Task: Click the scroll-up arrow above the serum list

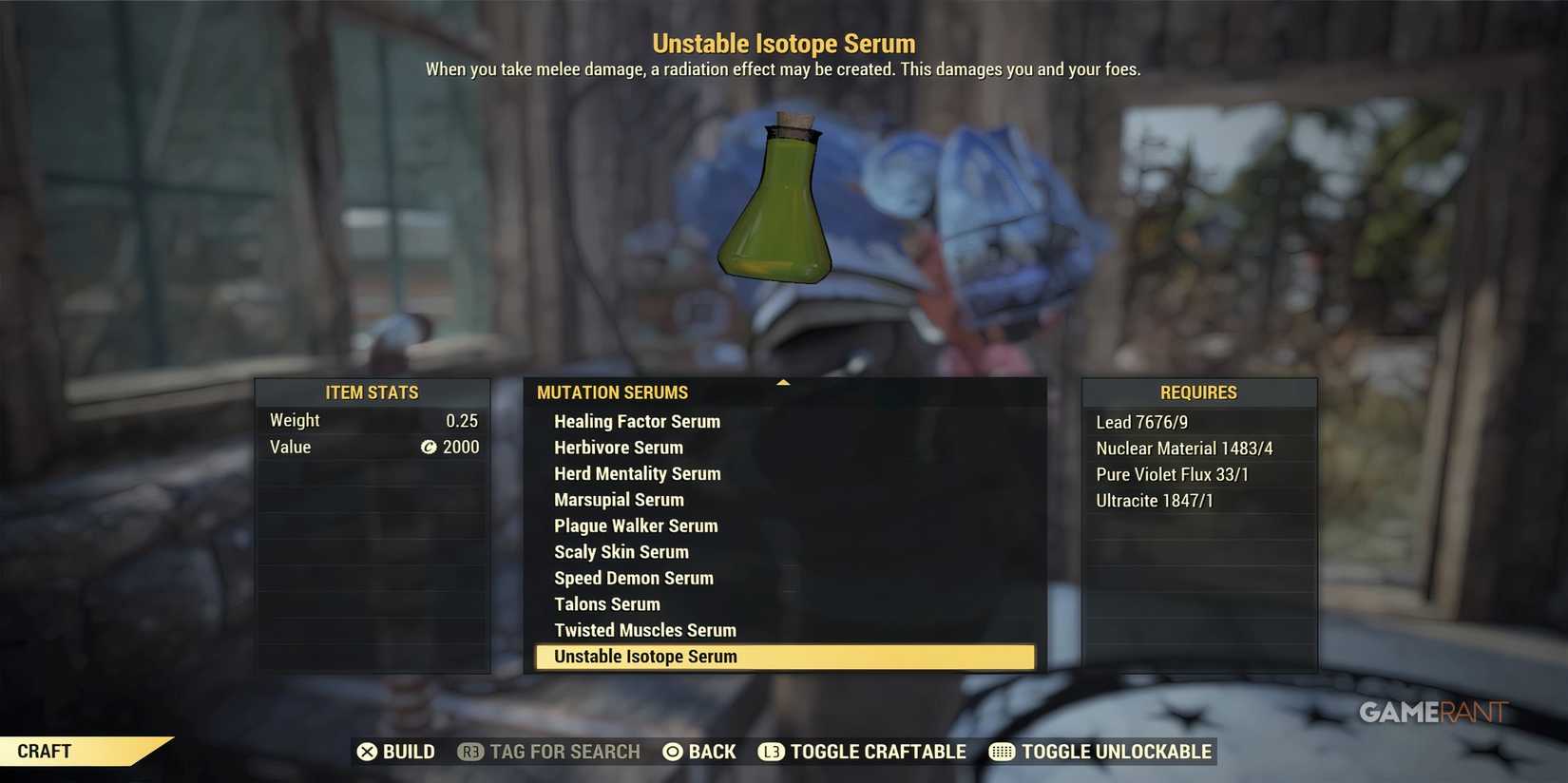Action: pyautogui.click(x=783, y=381)
